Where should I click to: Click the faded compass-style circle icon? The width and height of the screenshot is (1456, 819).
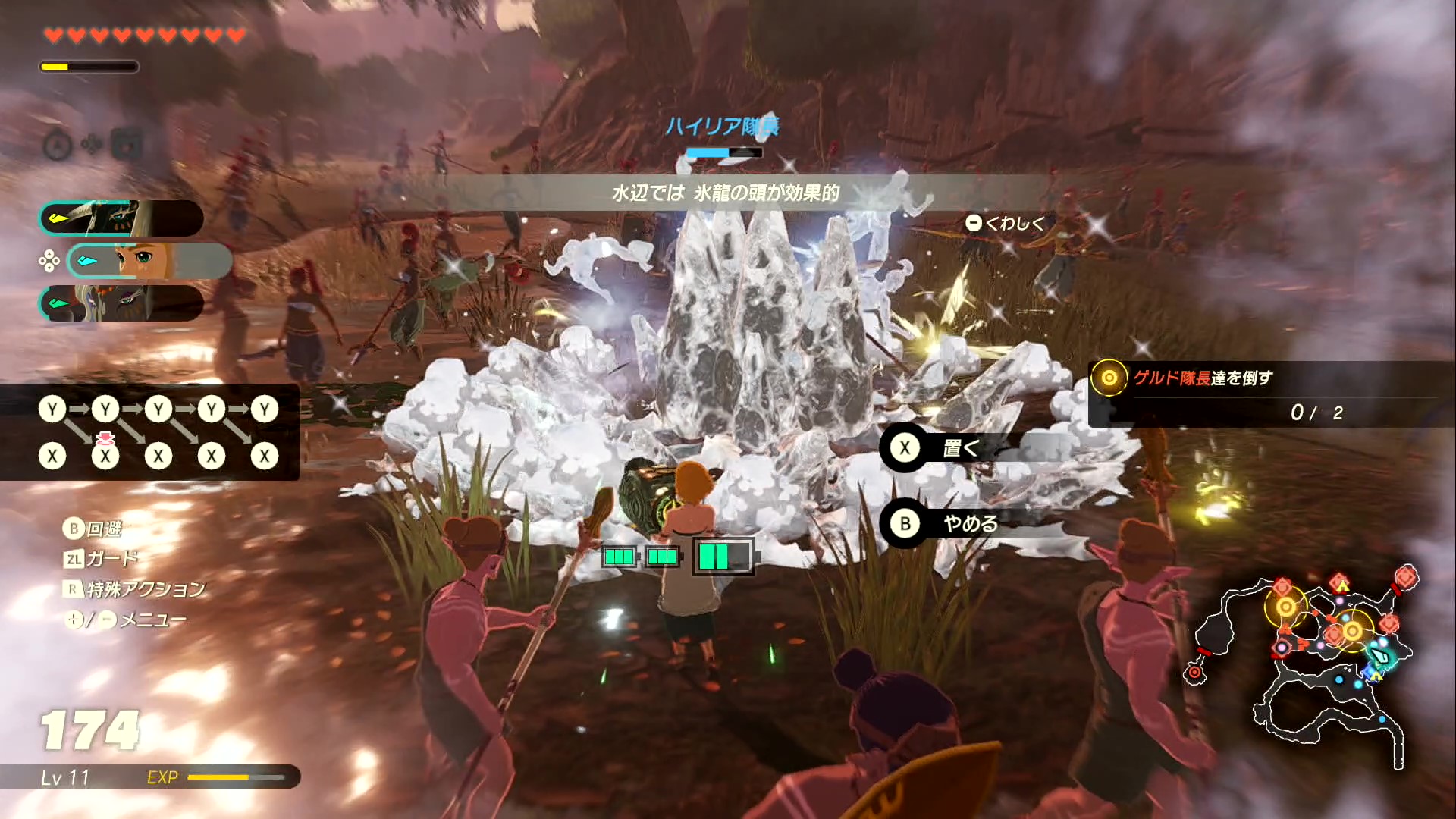(x=58, y=145)
